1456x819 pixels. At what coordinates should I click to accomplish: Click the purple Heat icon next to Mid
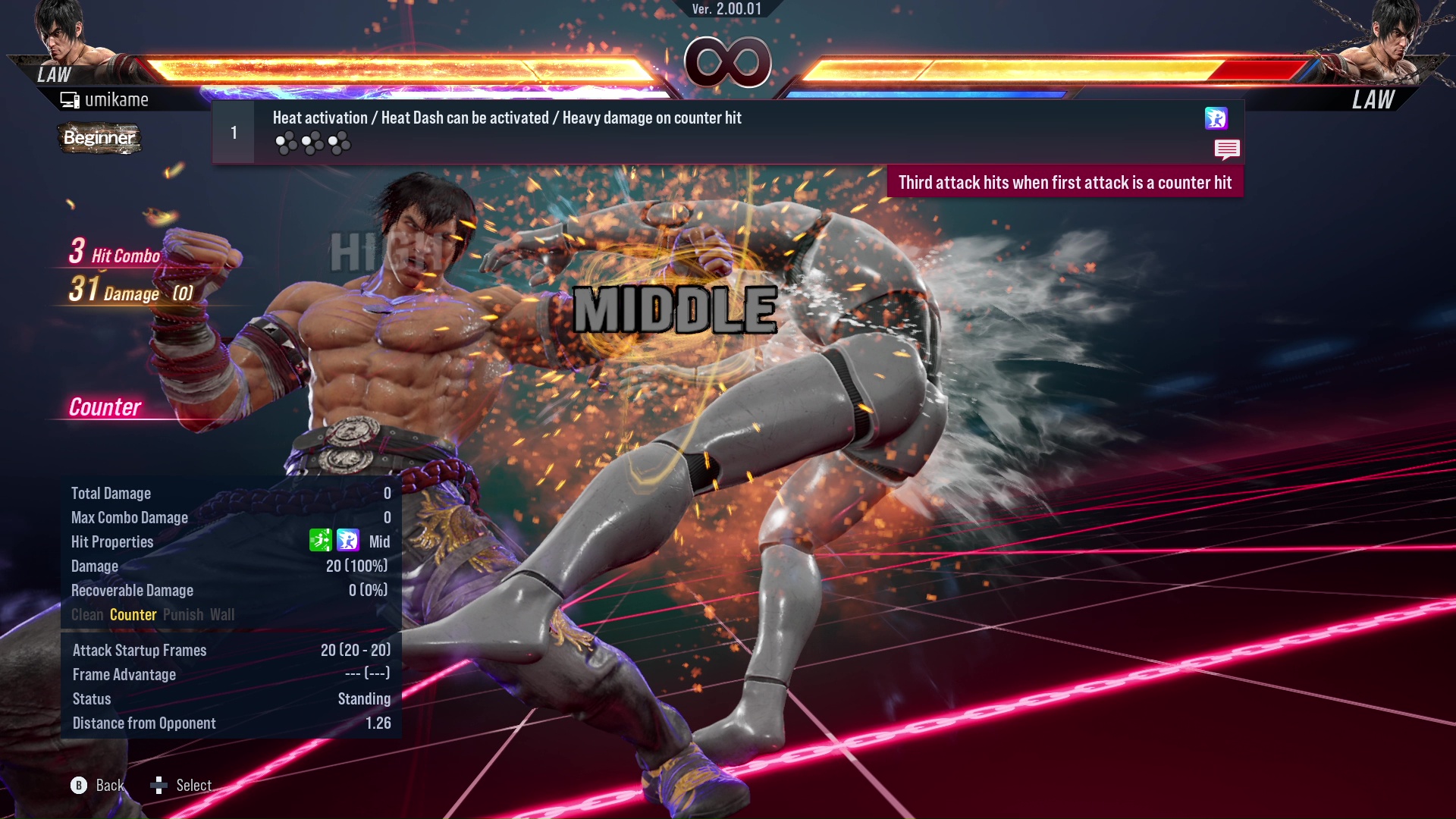click(x=347, y=541)
